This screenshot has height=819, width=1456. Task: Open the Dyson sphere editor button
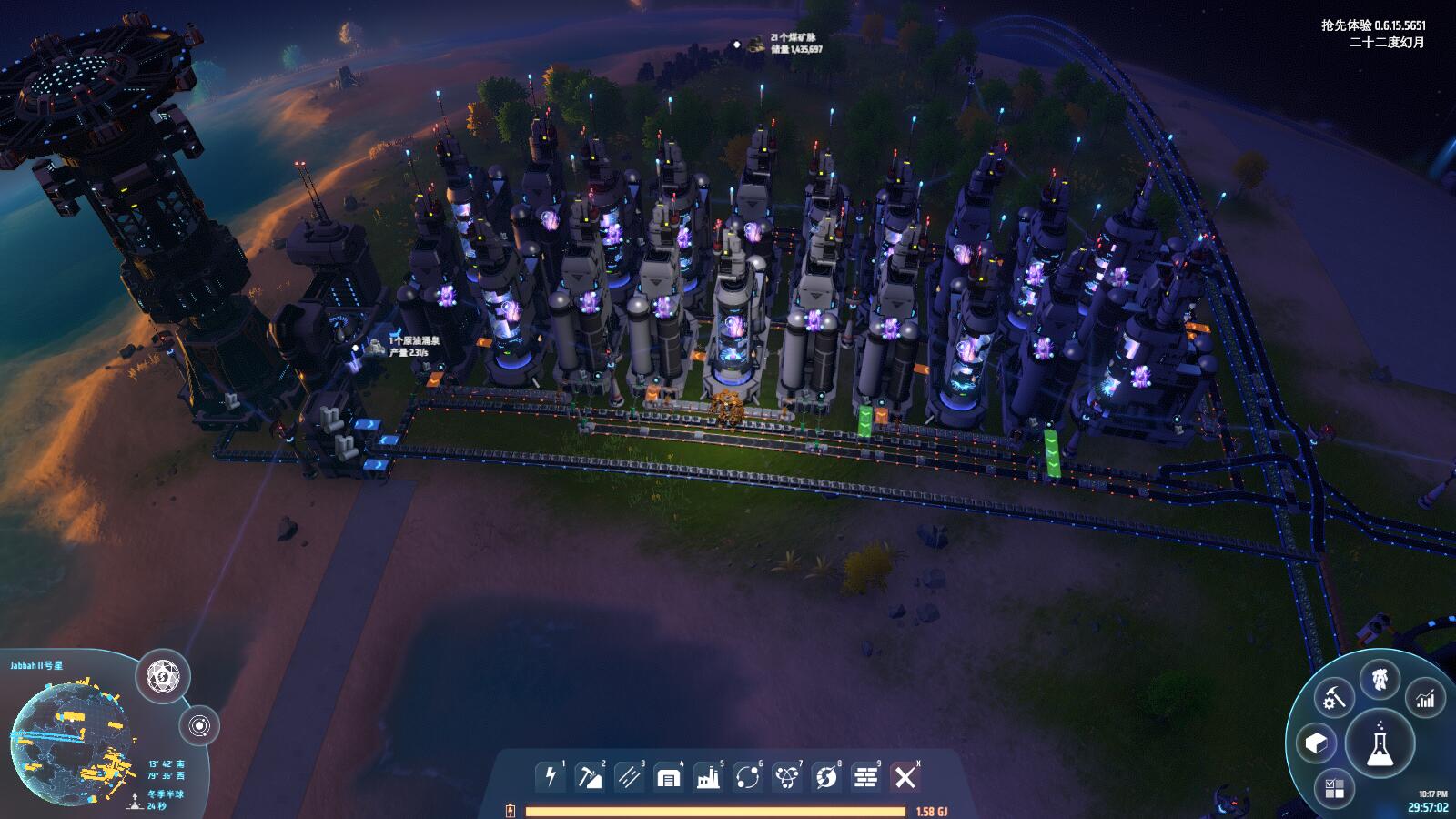[x=163, y=677]
